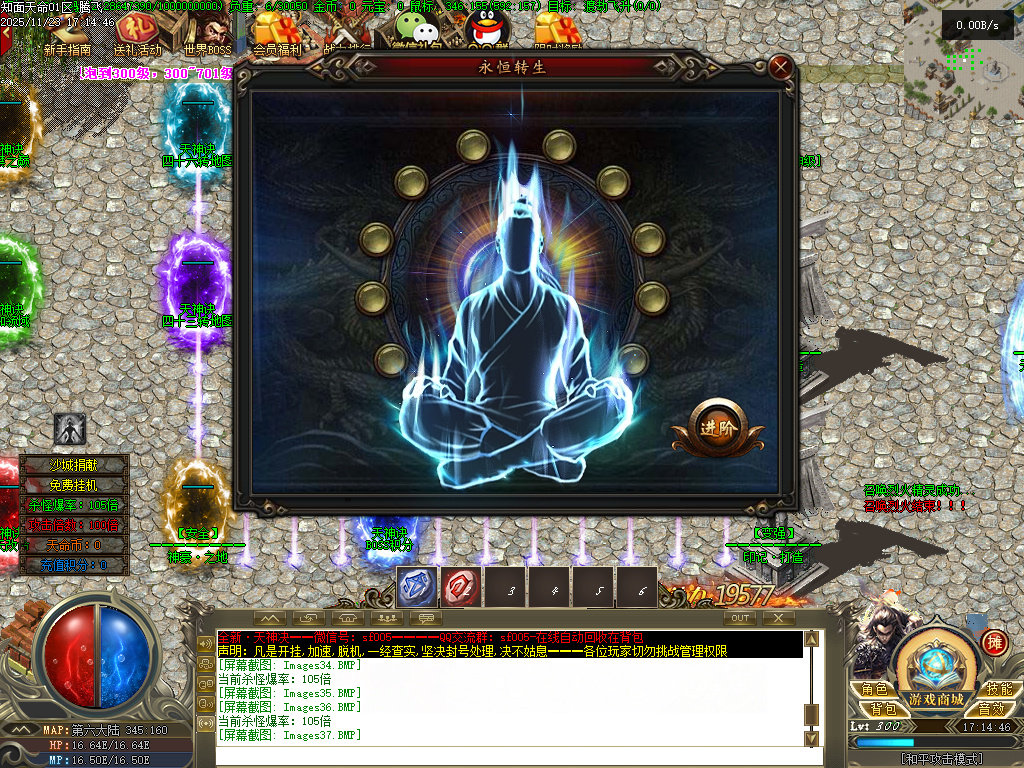The width and height of the screenshot is (1024, 768).
Task: Open the QQ penguin icon
Action: pyautogui.click(x=484, y=30)
